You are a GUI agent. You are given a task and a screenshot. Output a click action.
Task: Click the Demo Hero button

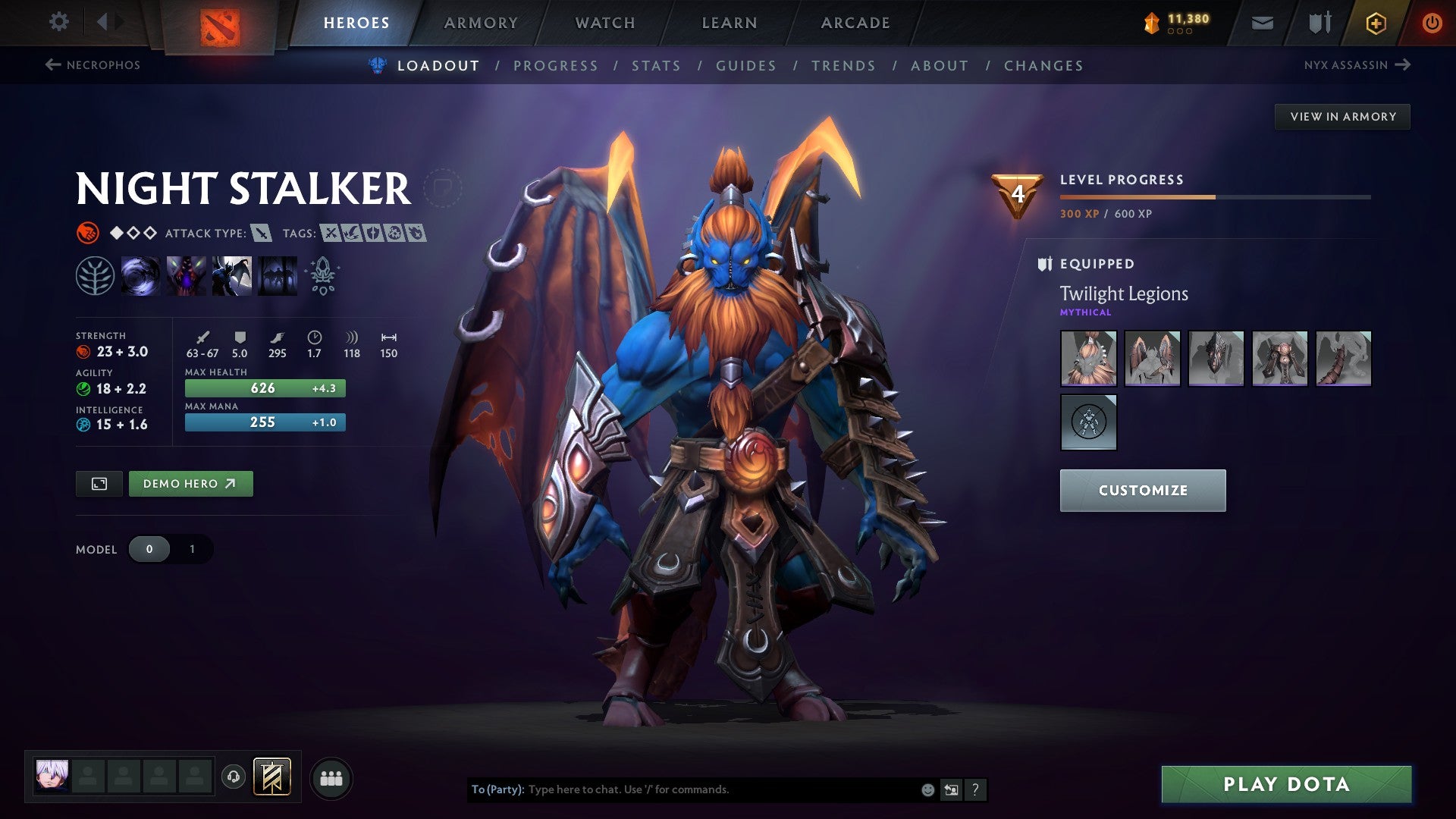pos(190,483)
